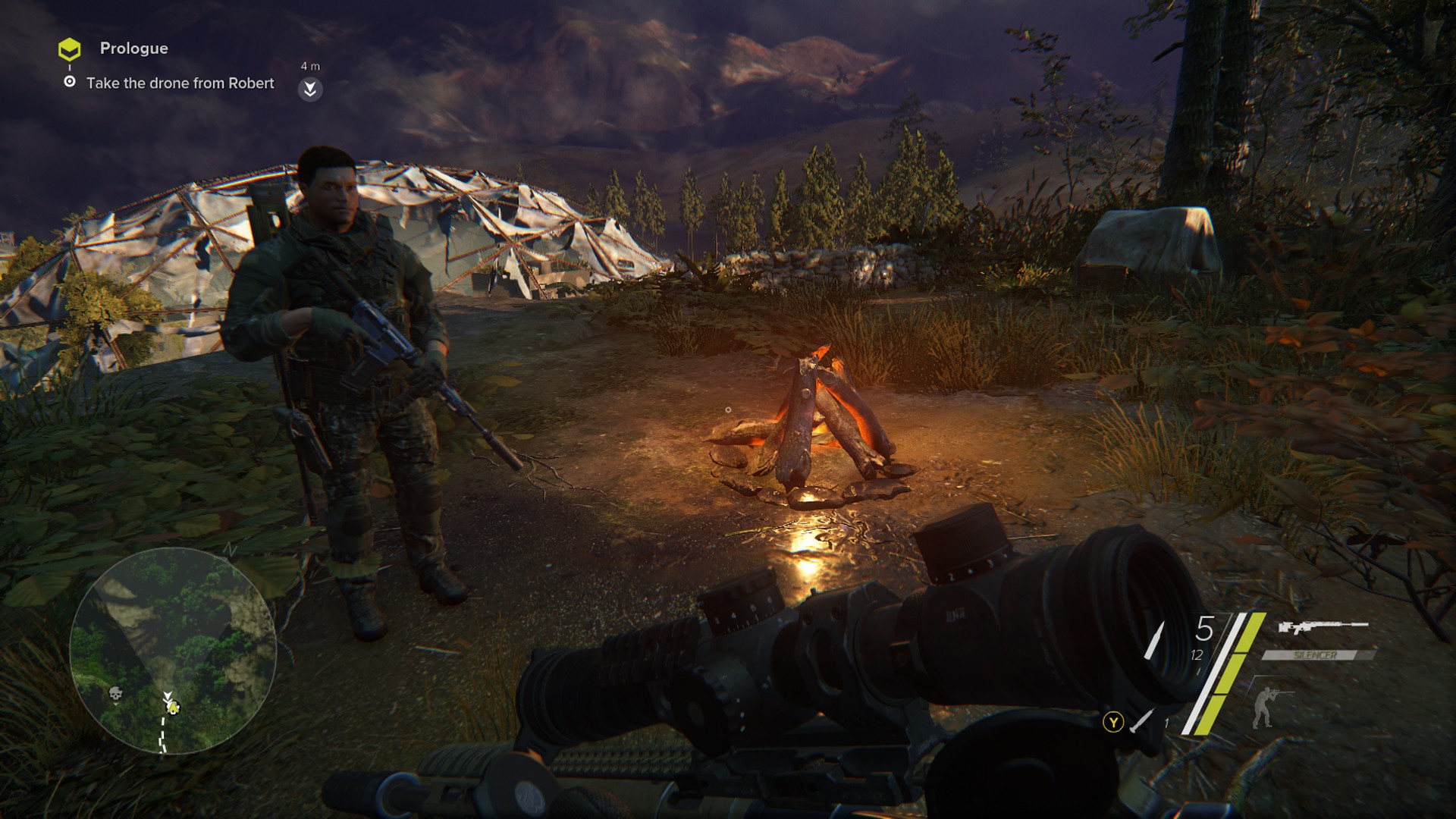
Task: Click the soldier stance indicator icon
Action: tap(1264, 706)
